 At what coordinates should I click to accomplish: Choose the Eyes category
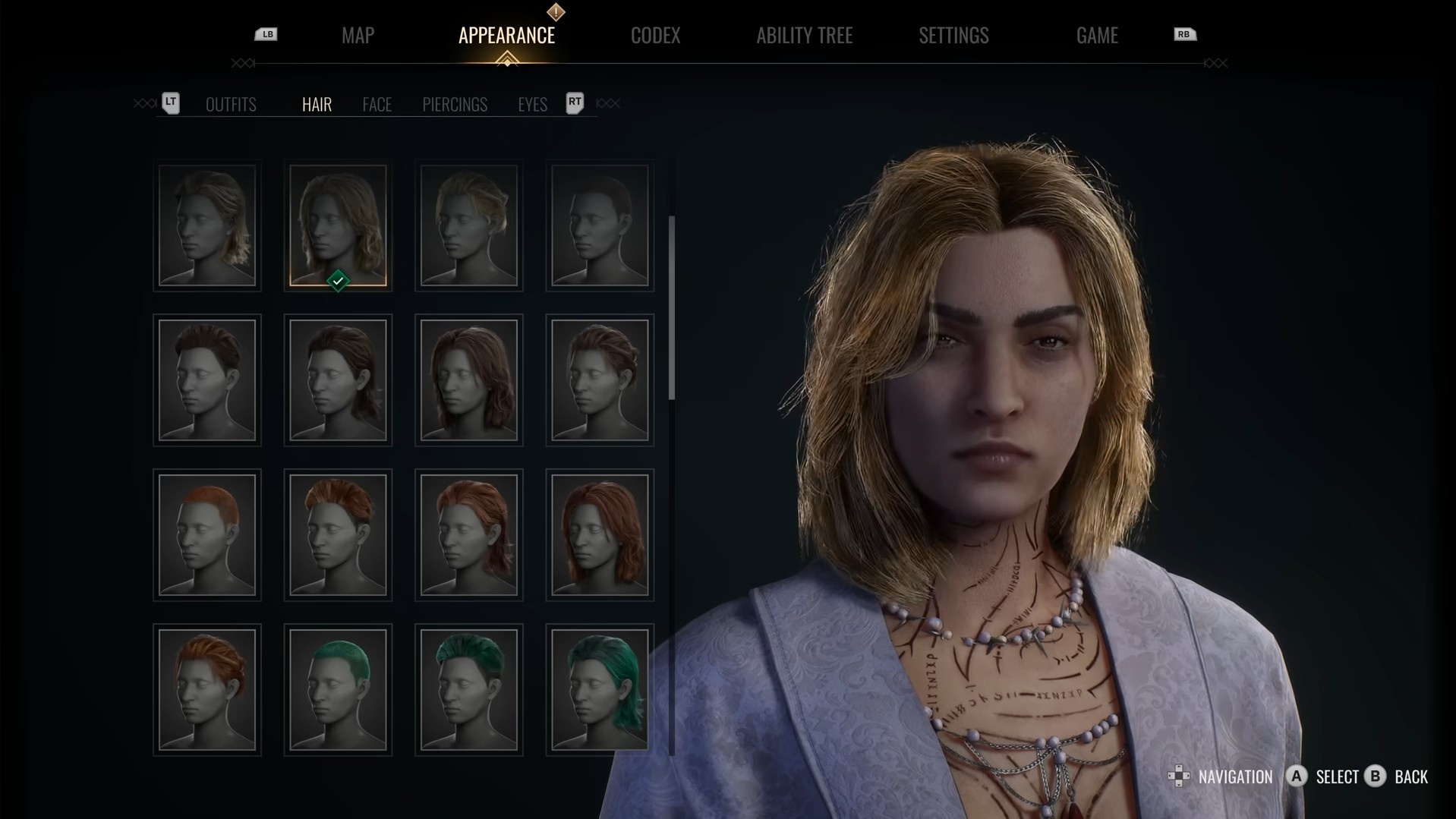[532, 105]
